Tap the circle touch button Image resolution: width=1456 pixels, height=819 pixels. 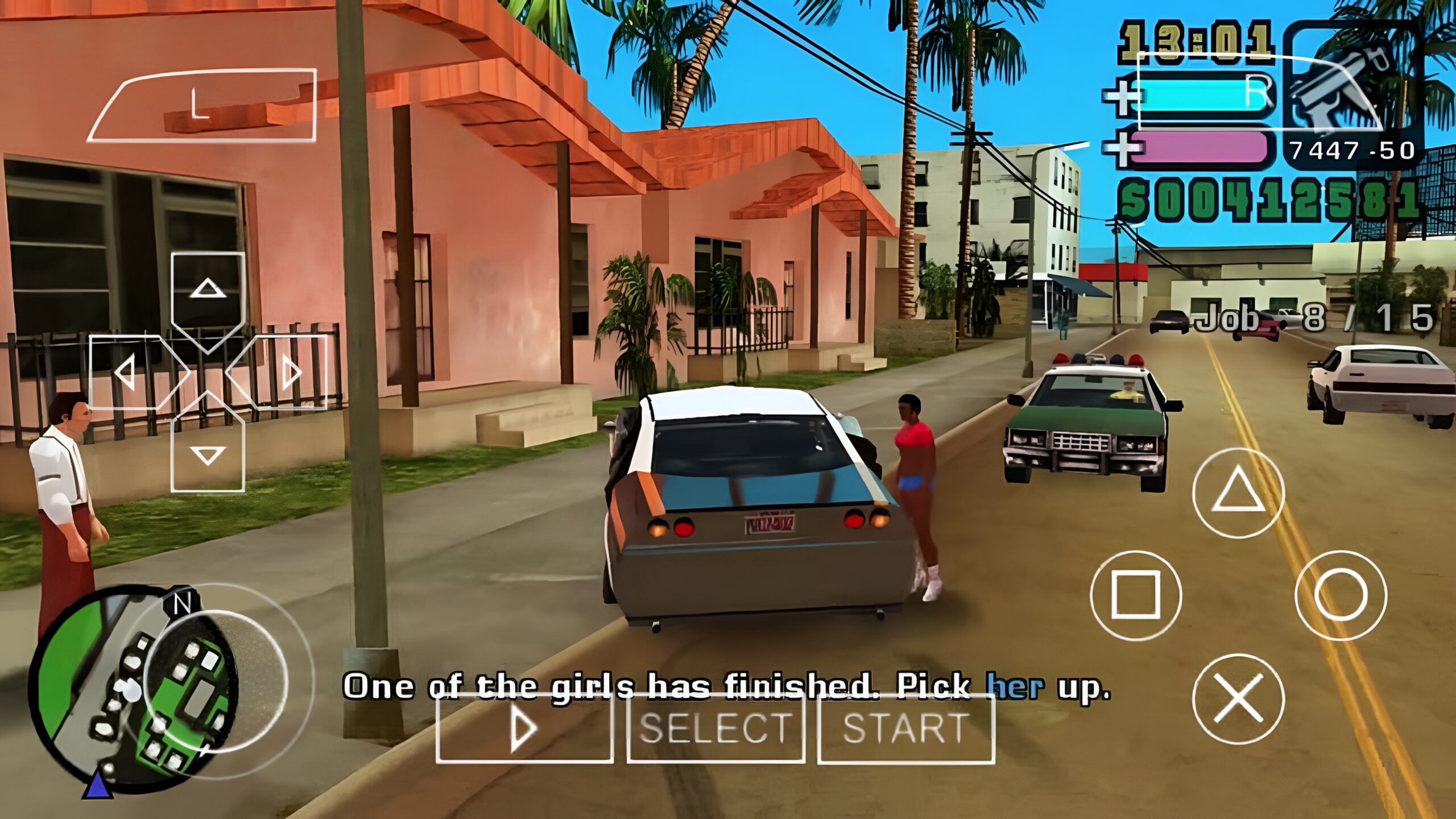coord(1341,595)
